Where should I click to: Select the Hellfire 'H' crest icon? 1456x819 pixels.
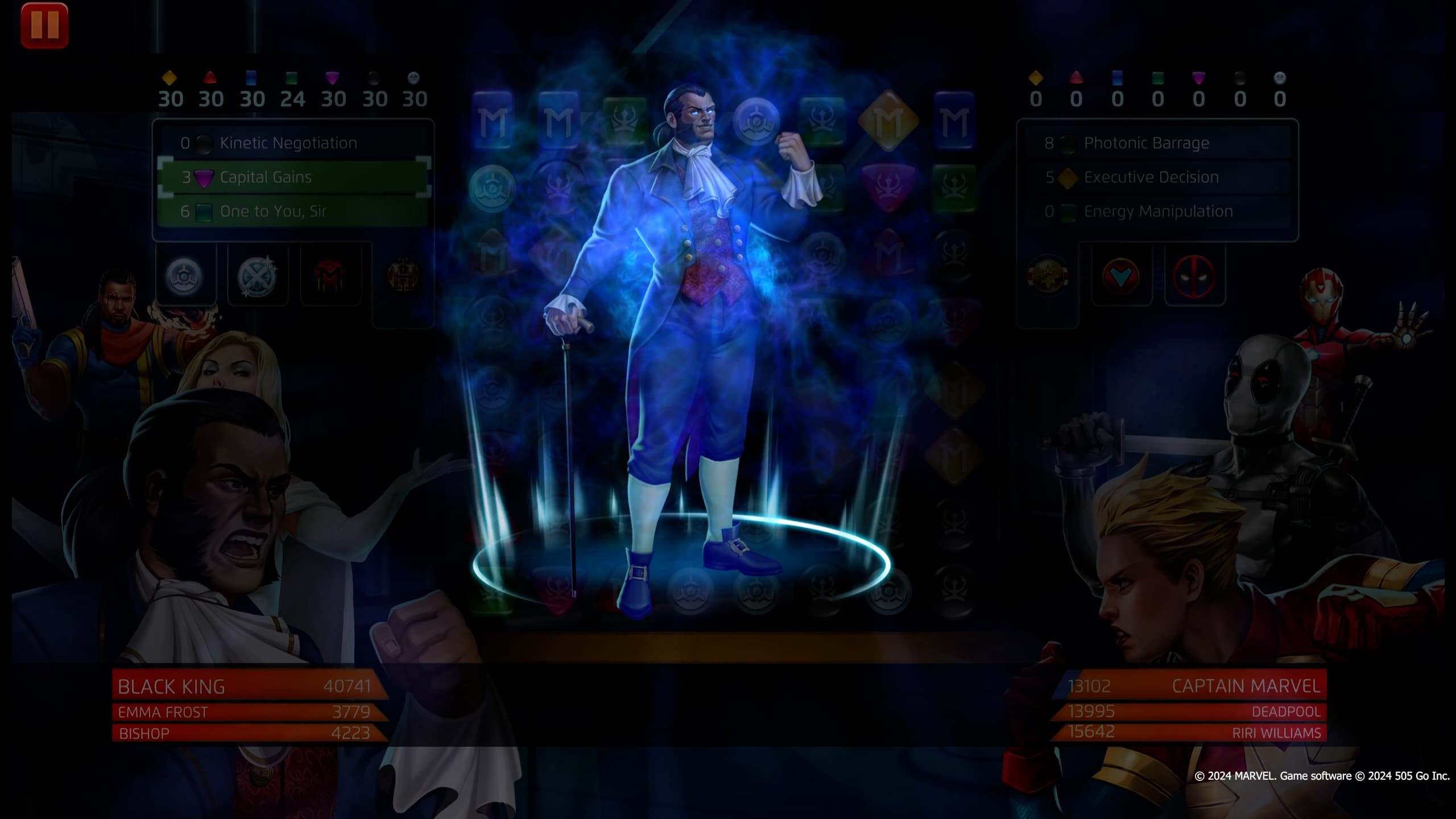point(404,274)
